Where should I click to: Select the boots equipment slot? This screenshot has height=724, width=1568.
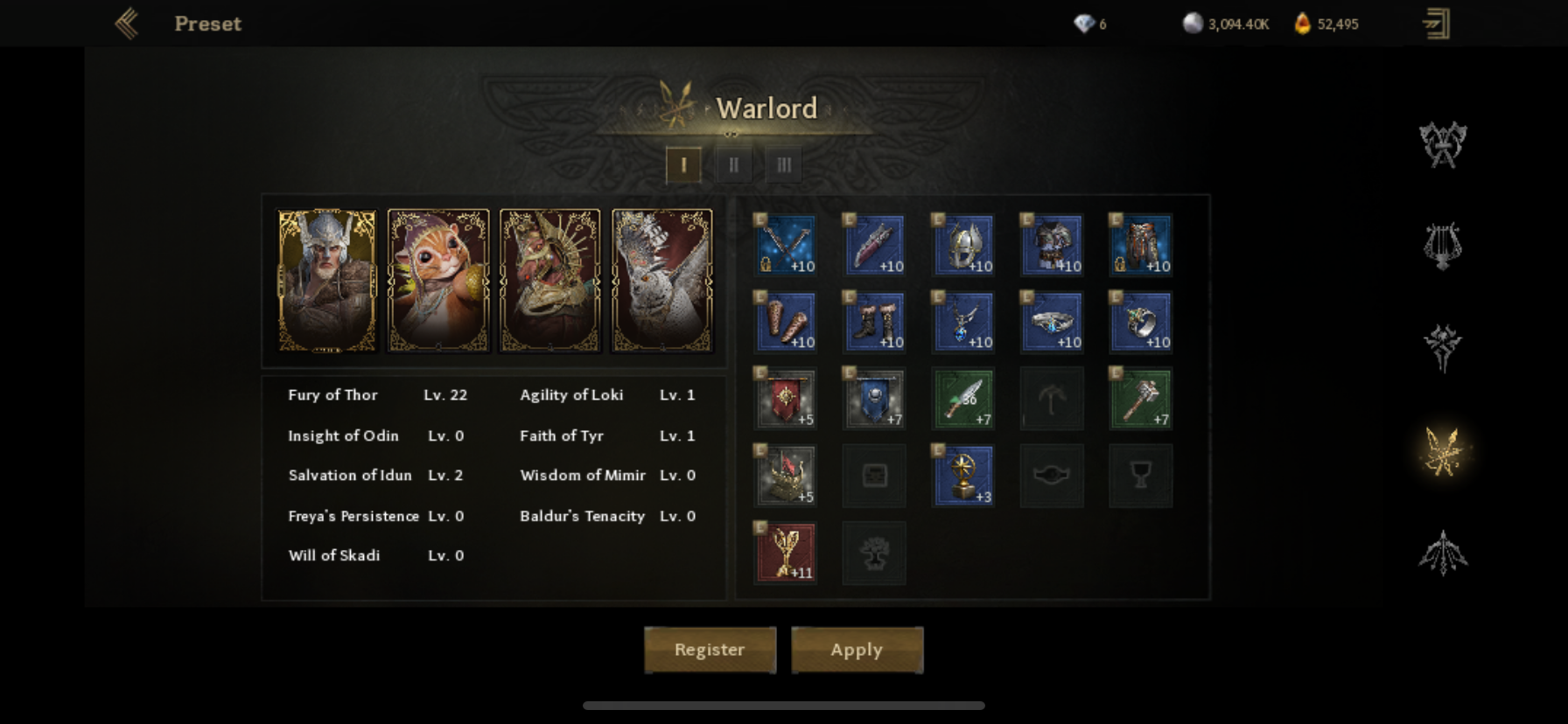(874, 322)
